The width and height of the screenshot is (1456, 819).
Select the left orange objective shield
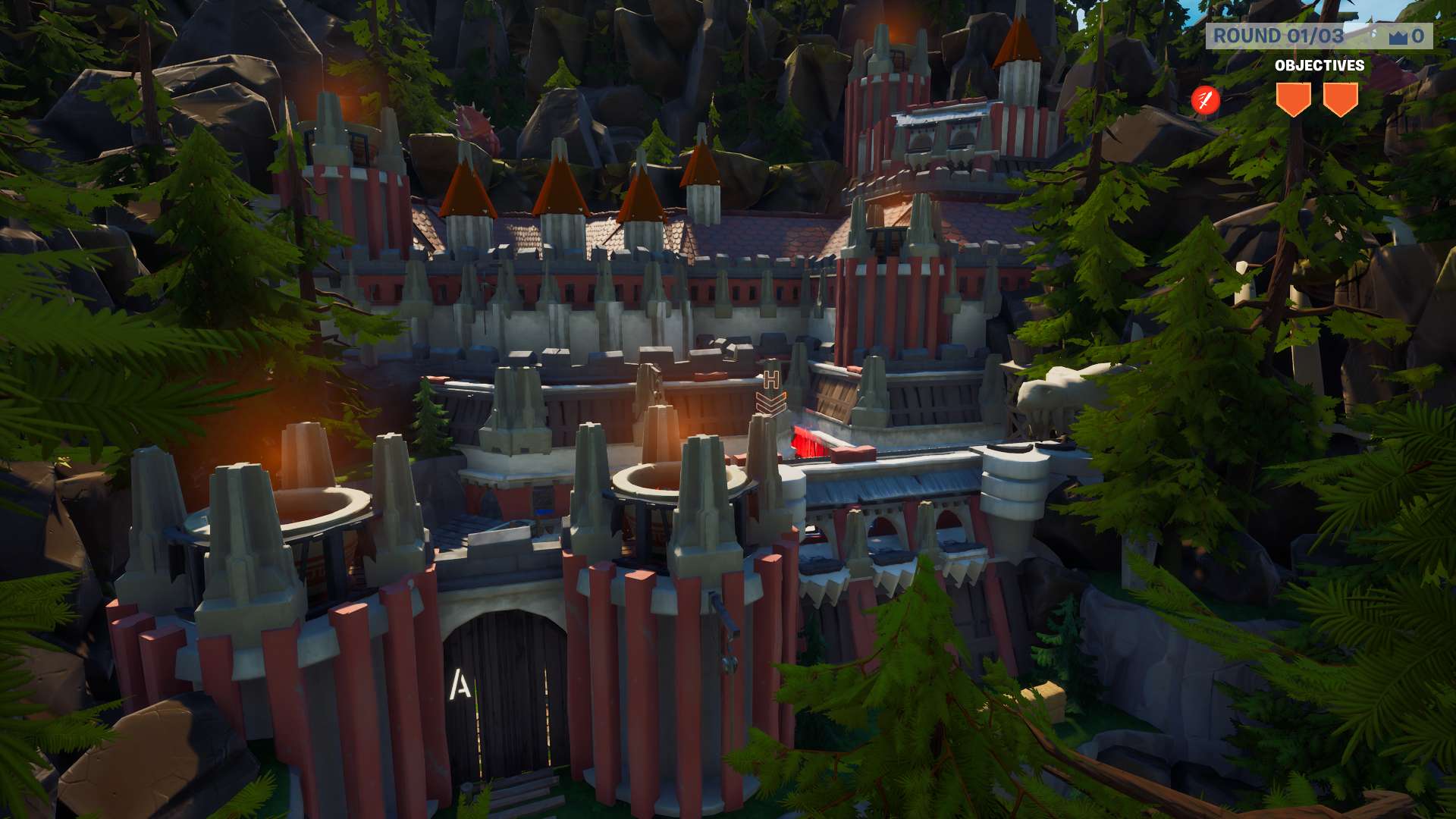click(1294, 96)
